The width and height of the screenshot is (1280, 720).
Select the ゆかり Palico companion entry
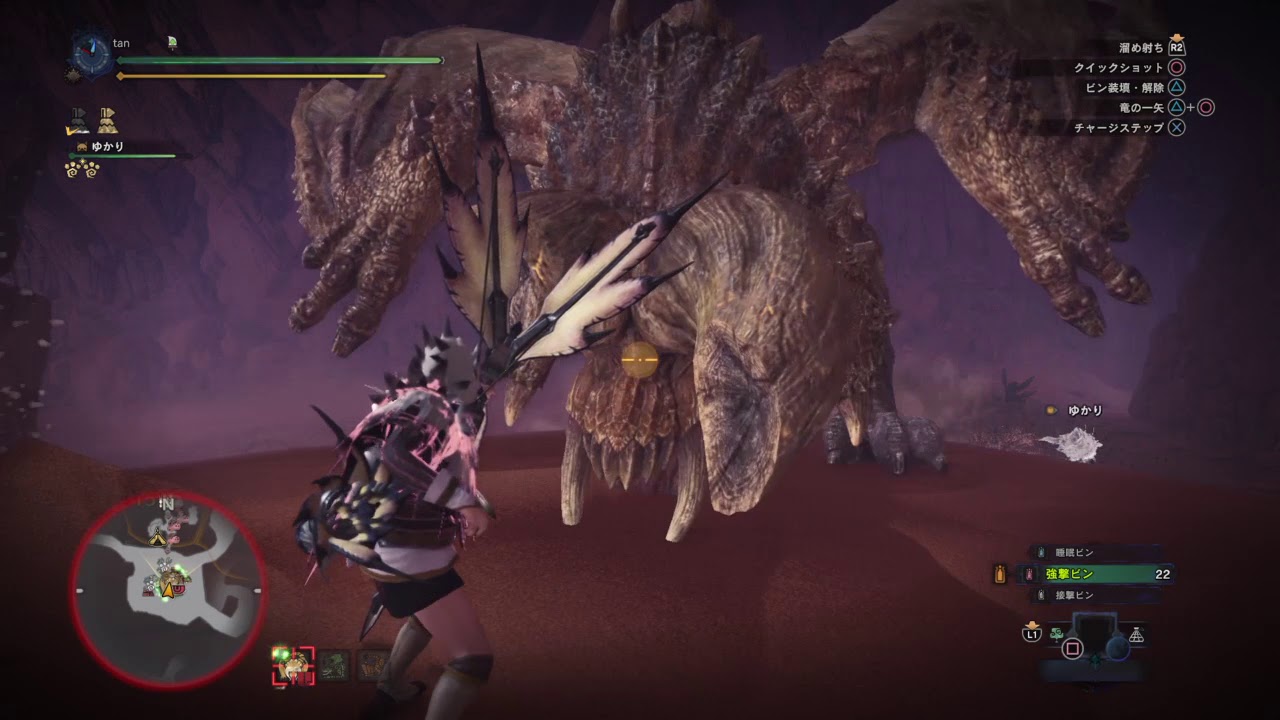tap(107, 147)
